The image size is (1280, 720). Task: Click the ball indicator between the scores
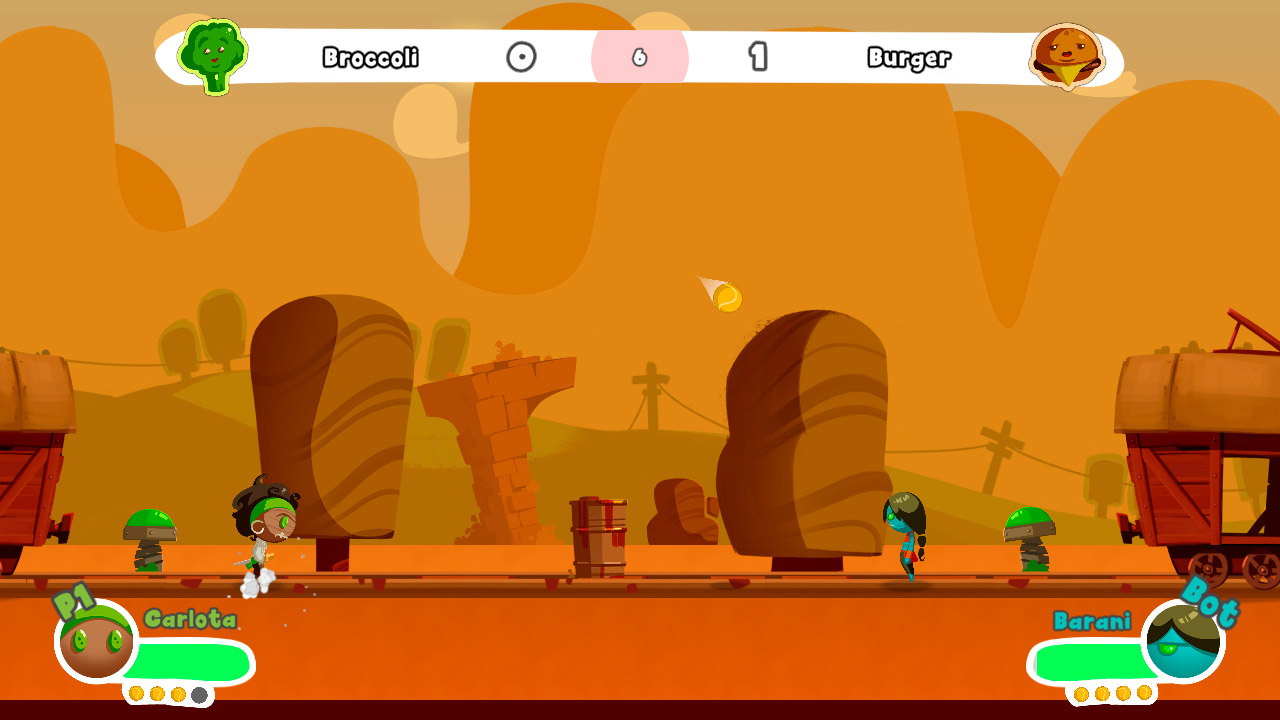(519, 58)
